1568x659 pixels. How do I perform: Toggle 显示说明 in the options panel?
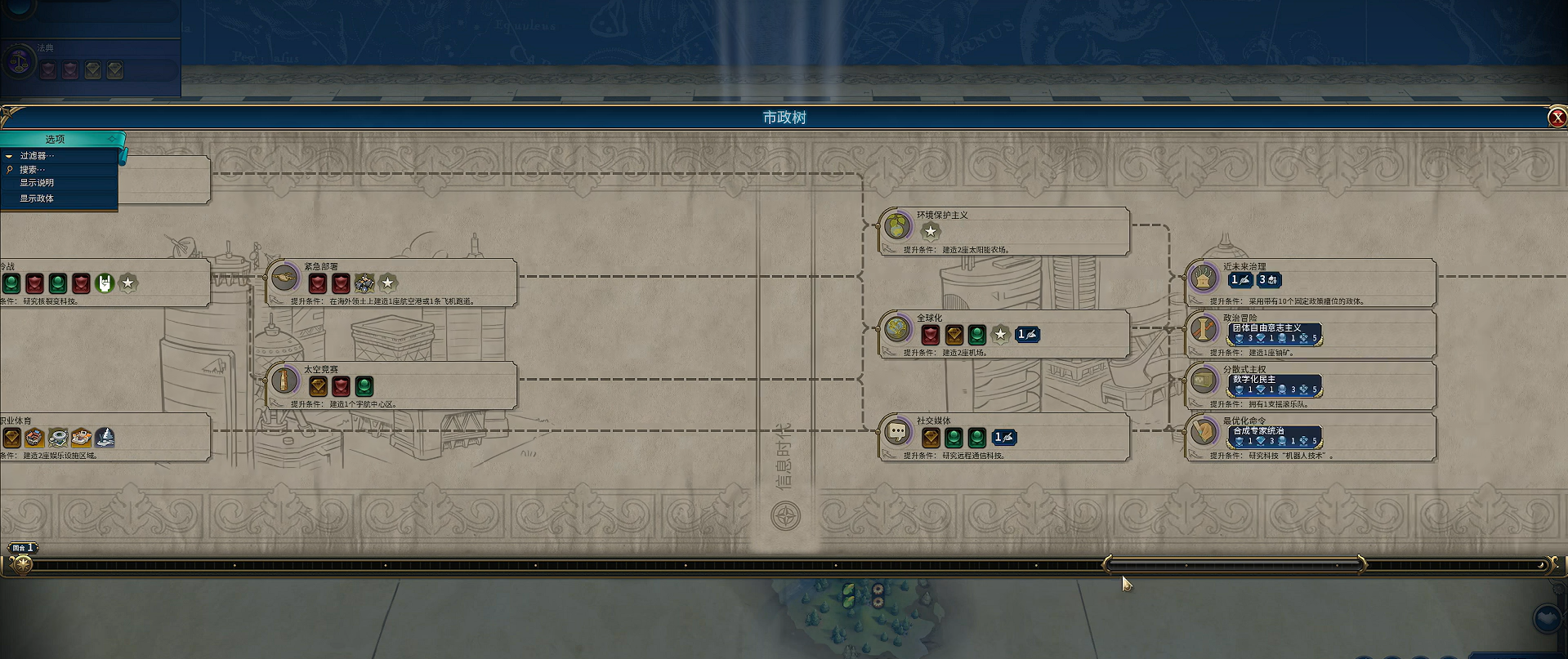click(x=37, y=183)
